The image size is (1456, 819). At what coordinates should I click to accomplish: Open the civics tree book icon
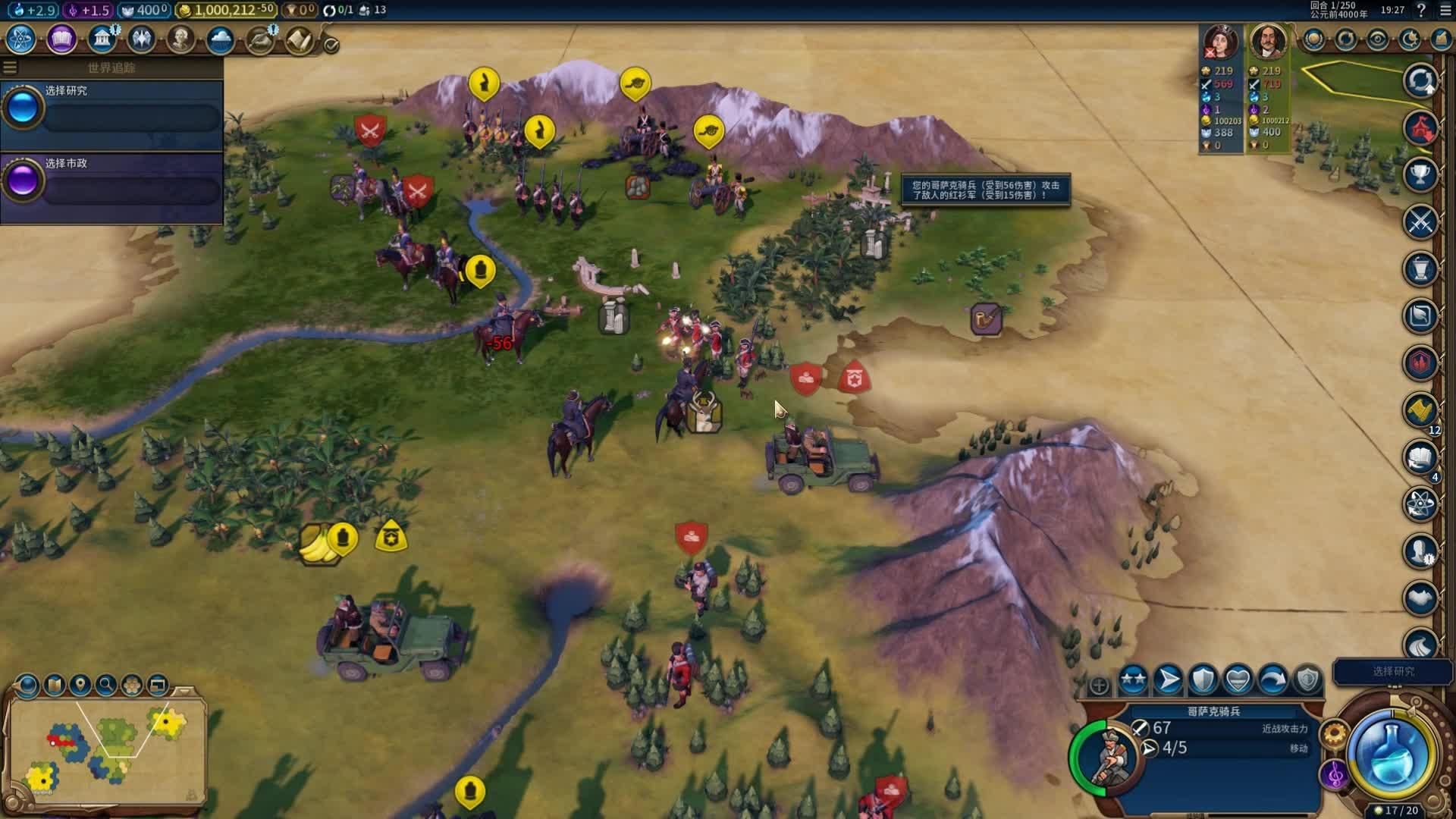pos(61,39)
